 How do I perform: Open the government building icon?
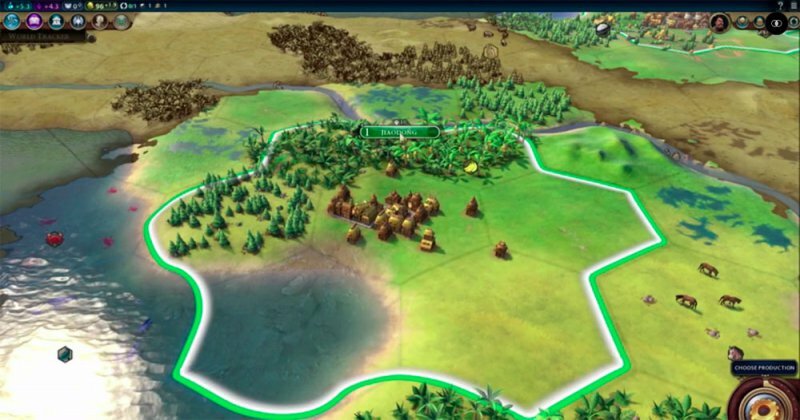pos(55,21)
